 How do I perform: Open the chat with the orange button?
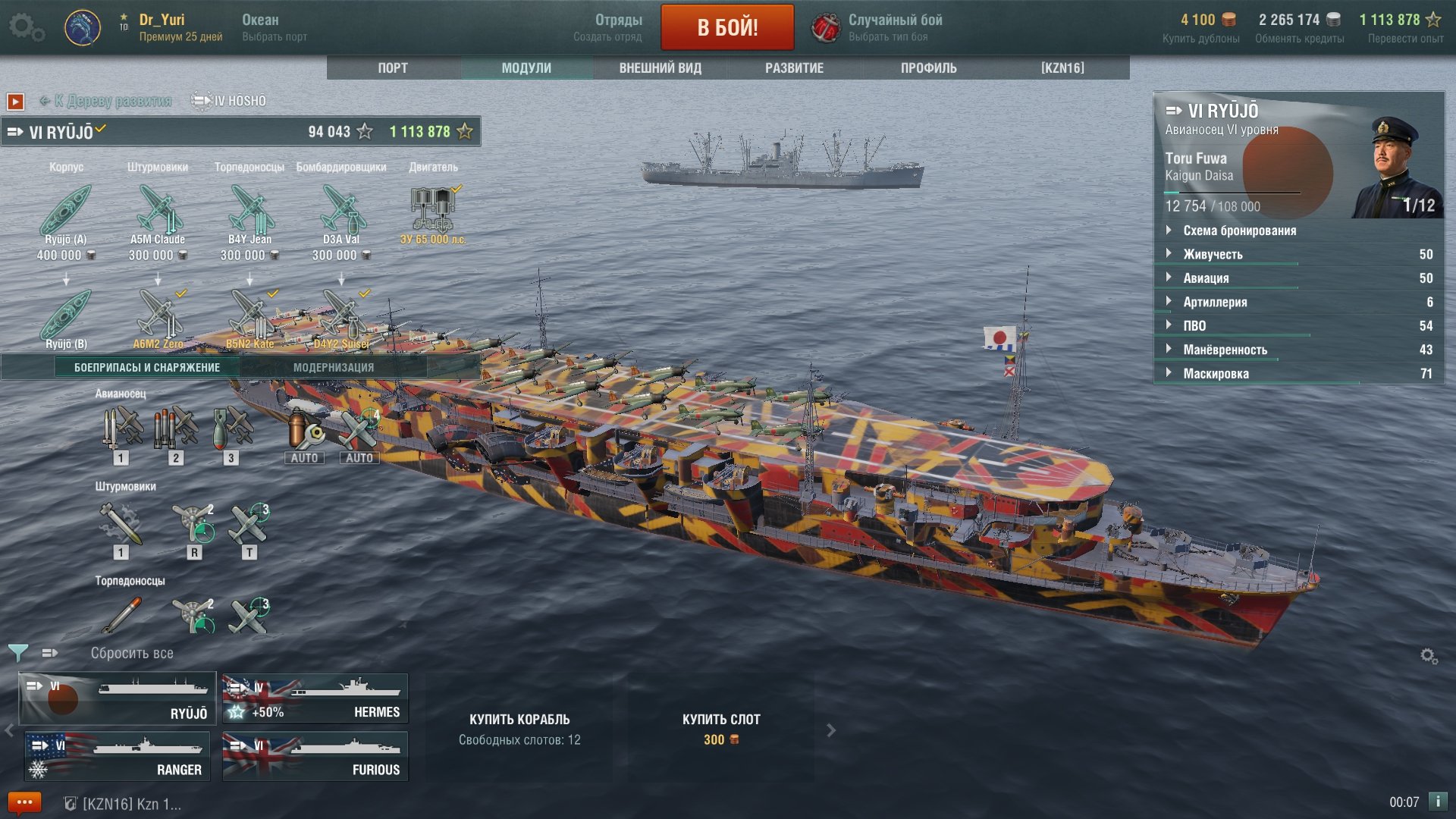coord(24,802)
